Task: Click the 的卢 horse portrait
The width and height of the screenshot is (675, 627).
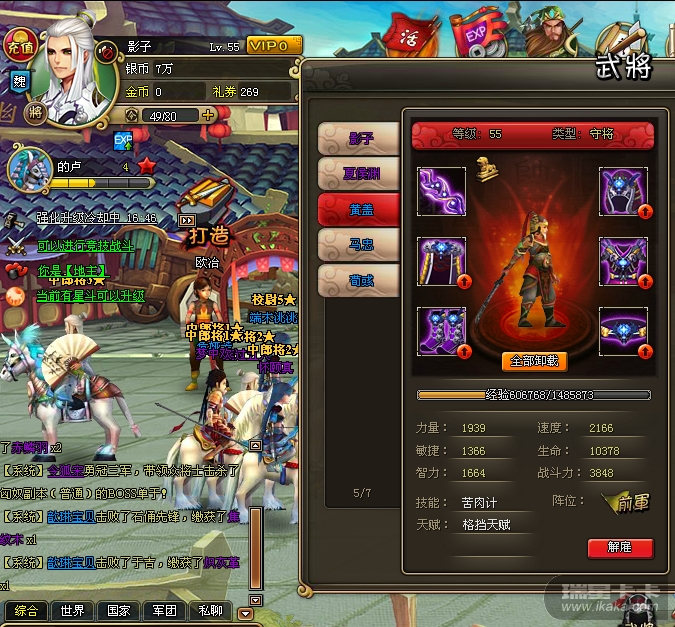Action: [28, 167]
